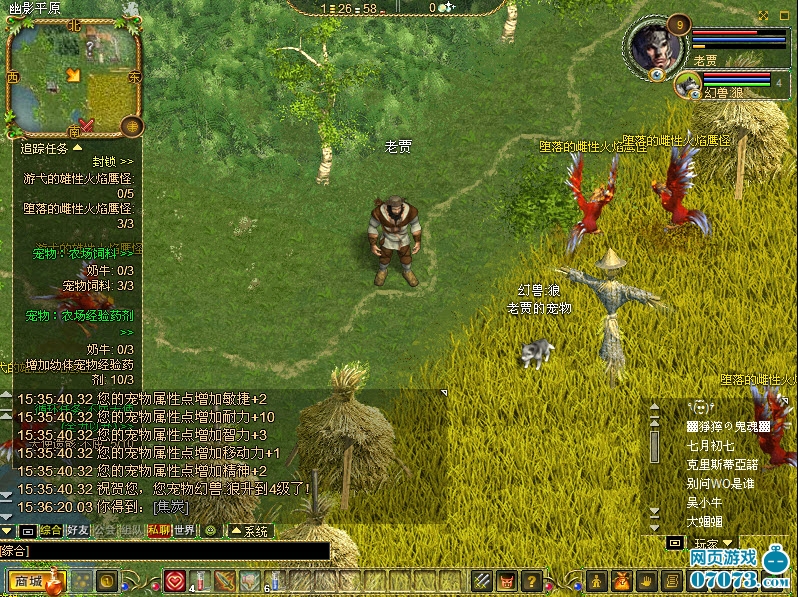Open the question mark help icon
The height and width of the screenshot is (597, 798).
tap(532, 580)
